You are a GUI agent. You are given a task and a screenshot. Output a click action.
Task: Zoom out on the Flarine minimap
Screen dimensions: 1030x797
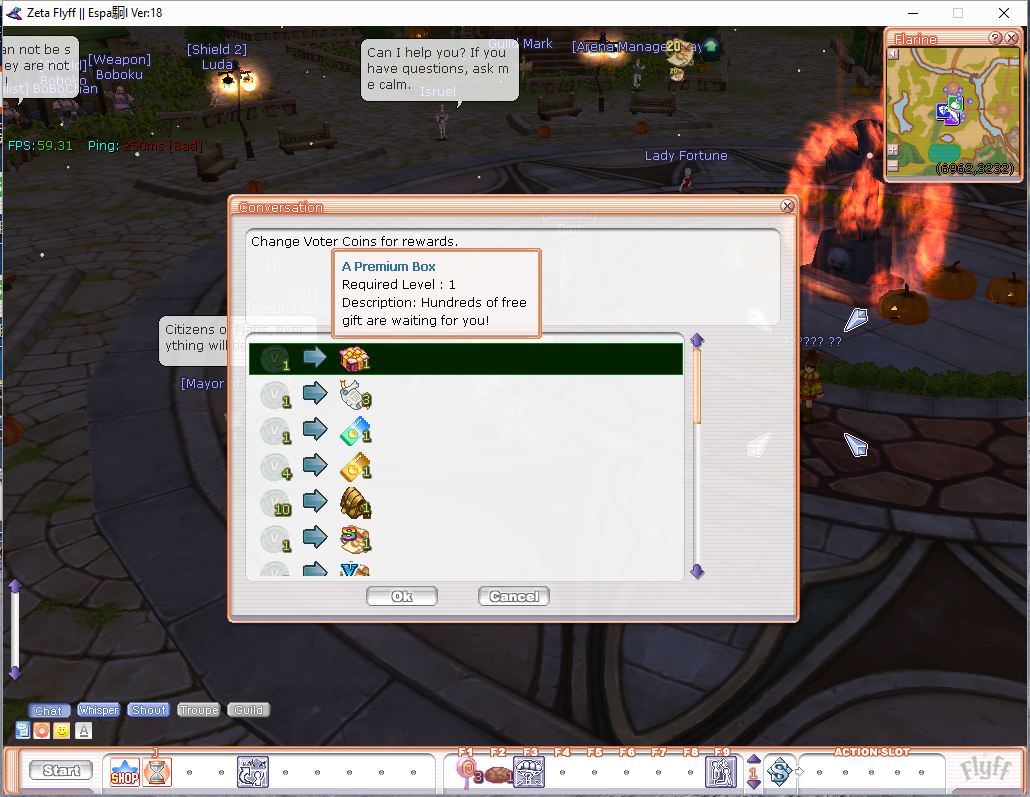pos(893,165)
